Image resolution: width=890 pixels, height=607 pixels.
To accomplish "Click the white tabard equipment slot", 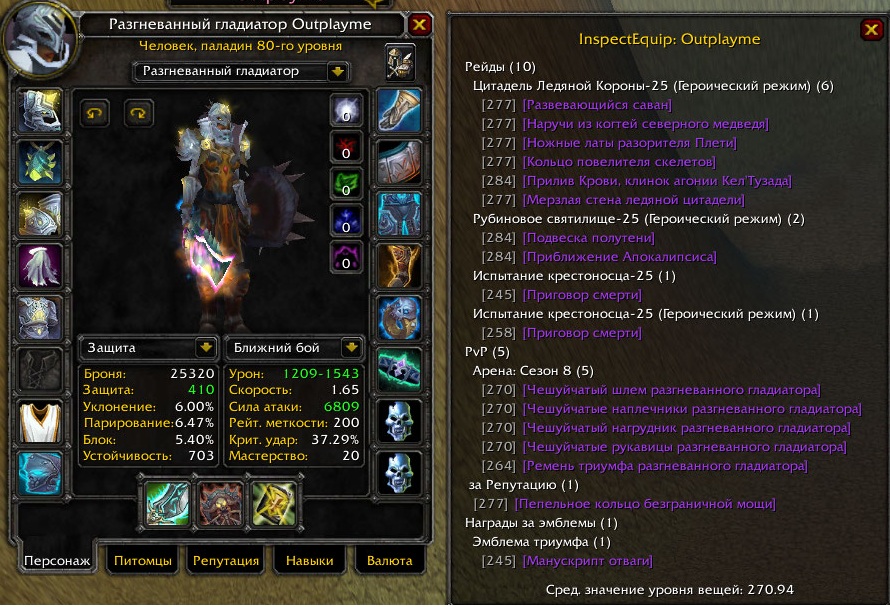I will pyautogui.click(x=41, y=421).
